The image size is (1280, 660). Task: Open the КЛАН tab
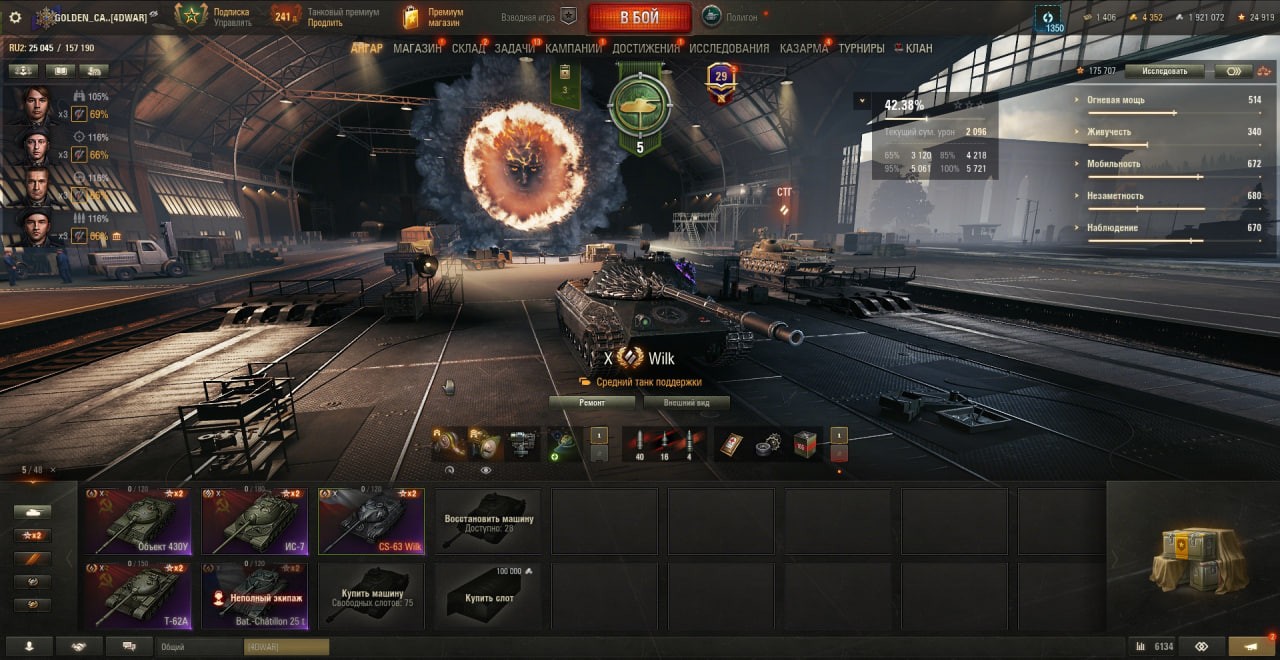(918, 48)
